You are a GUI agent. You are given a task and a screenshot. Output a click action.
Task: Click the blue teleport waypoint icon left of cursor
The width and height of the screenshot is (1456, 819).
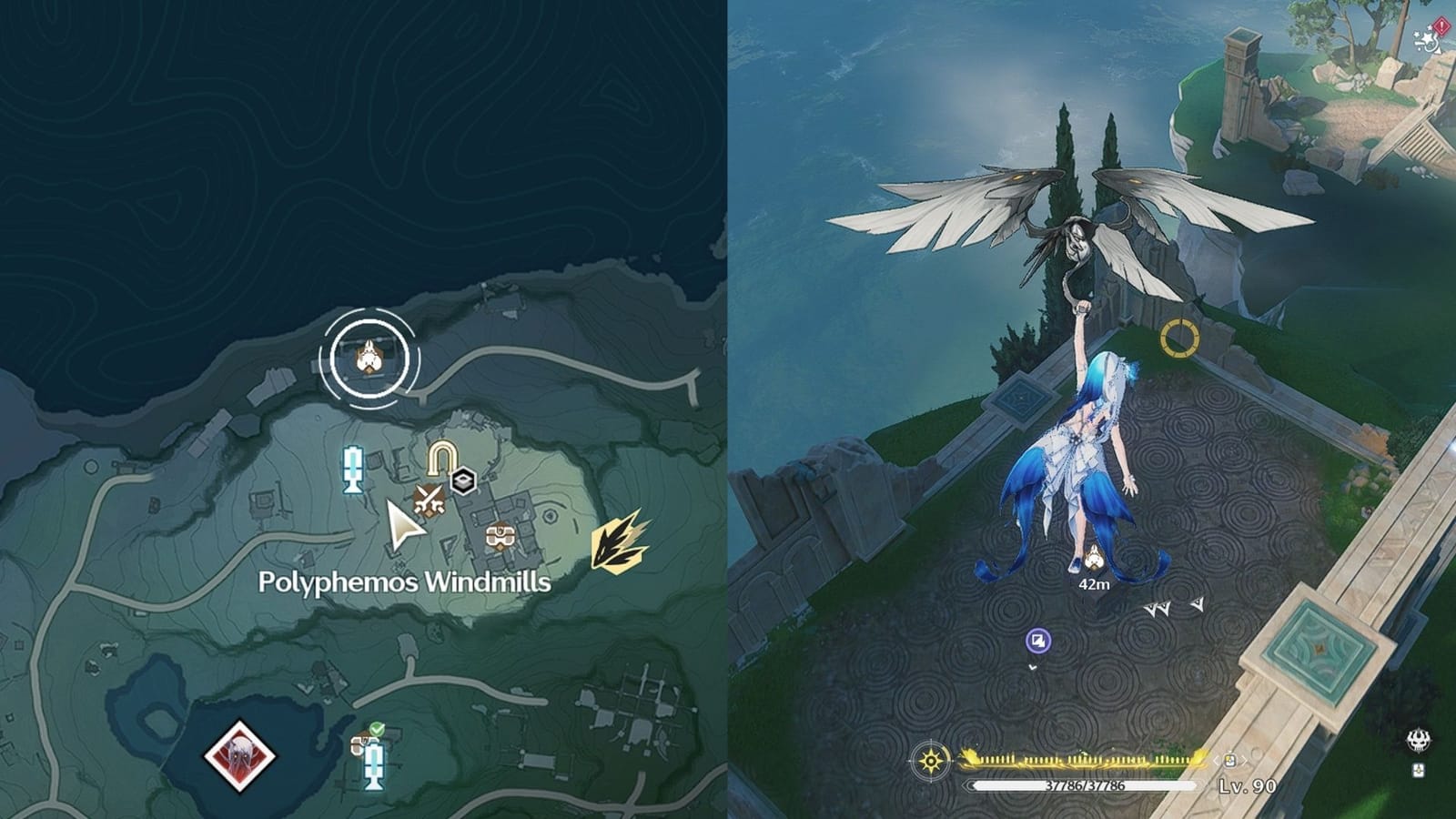click(x=352, y=469)
